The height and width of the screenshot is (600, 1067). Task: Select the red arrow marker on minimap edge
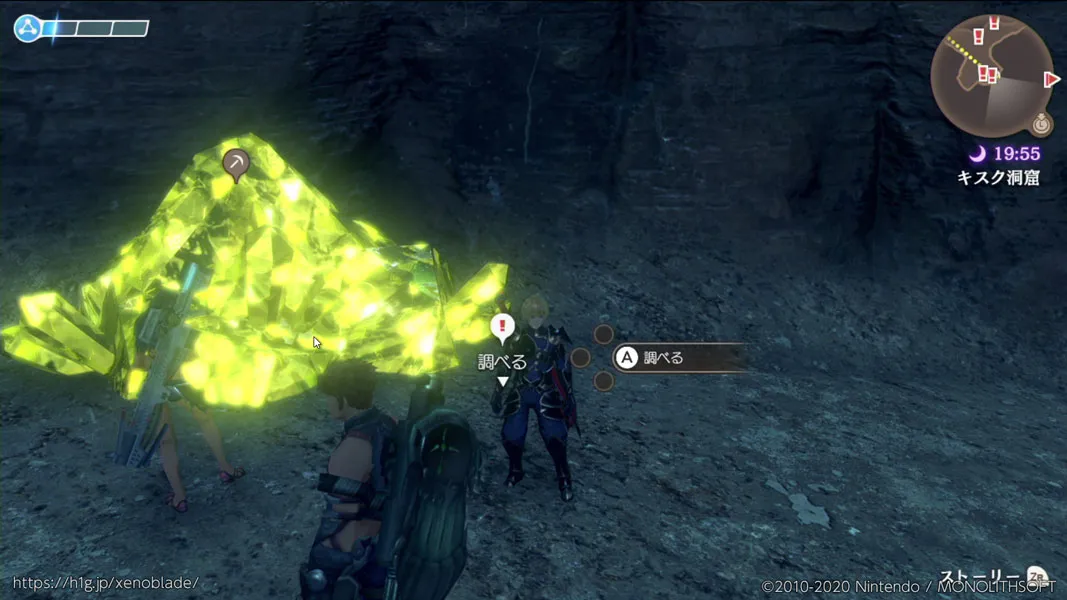pyautogui.click(x=1051, y=79)
